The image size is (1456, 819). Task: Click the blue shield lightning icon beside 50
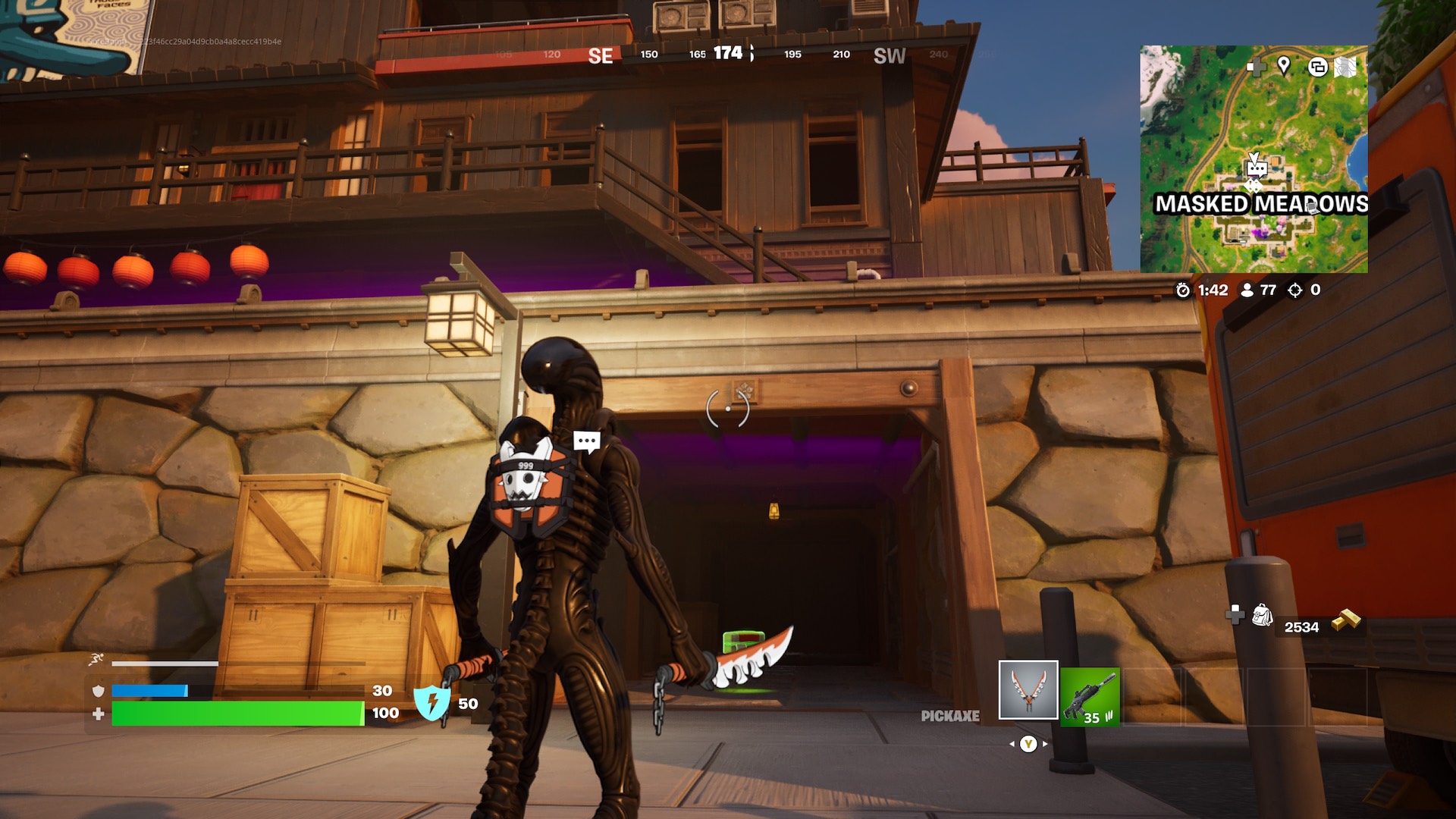pyautogui.click(x=431, y=704)
